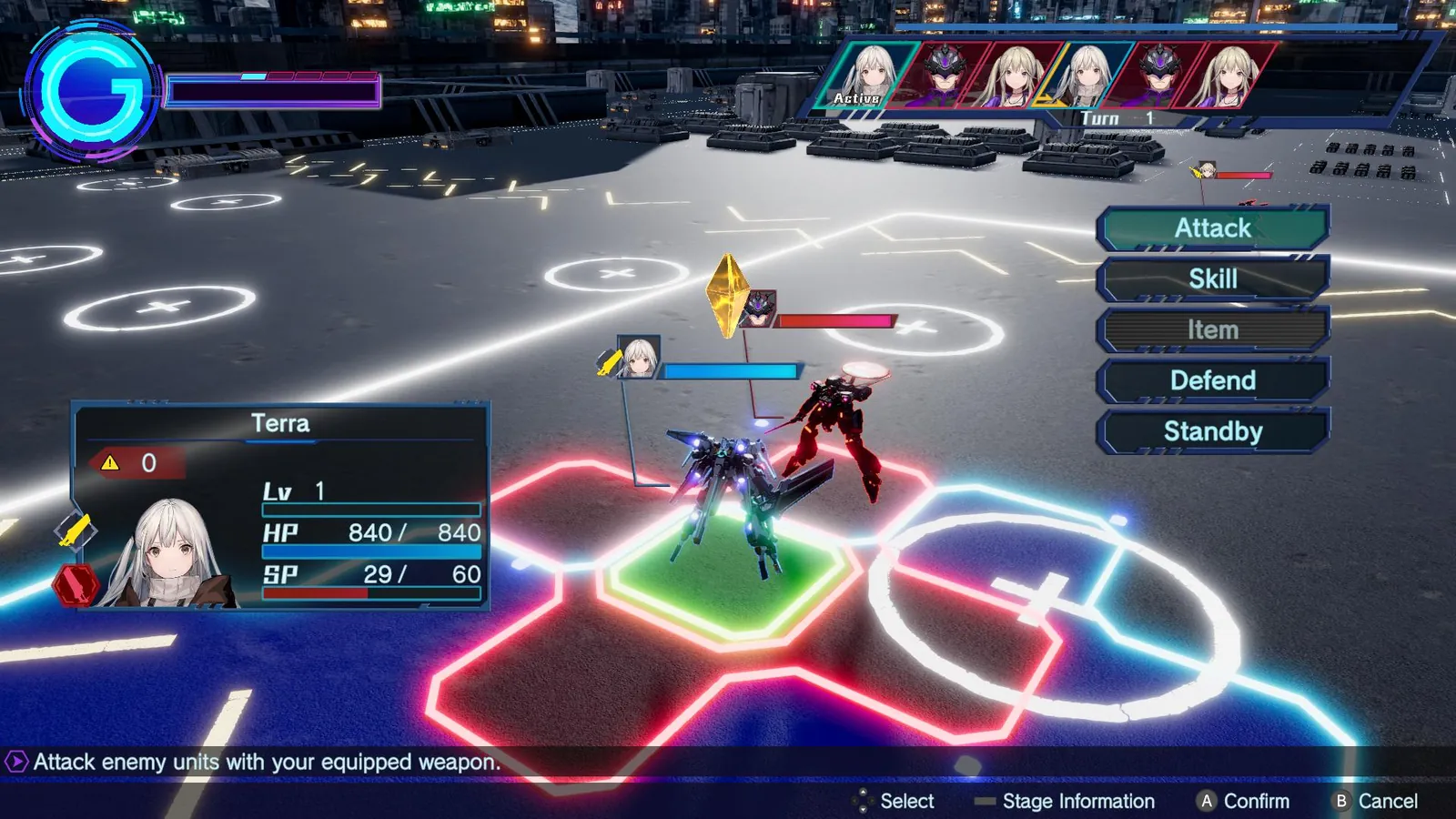Viewport: 1456px width, 819px height.
Task: Choose Standby to end the unit's turn
Action: click(1212, 431)
